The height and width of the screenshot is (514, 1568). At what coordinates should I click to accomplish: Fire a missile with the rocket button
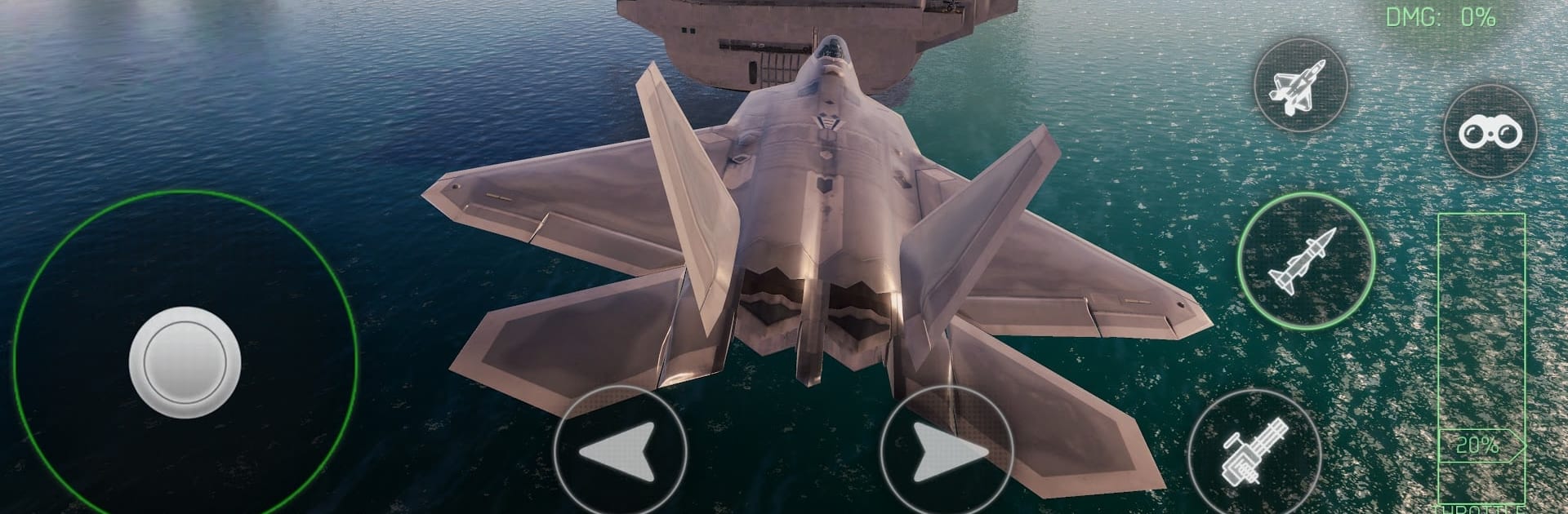pyautogui.click(x=1305, y=261)
